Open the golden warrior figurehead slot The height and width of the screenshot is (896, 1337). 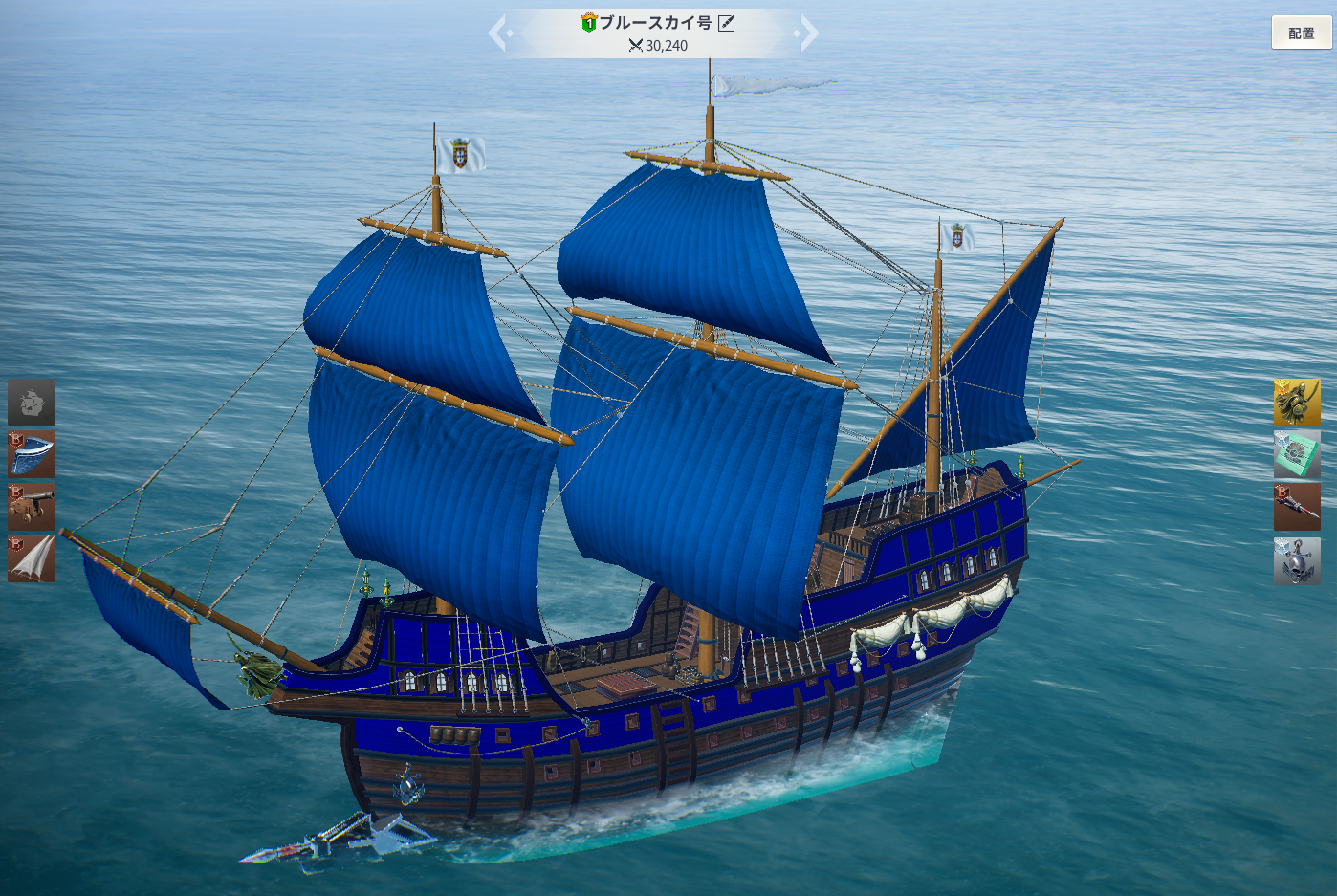[x=1297, y=403]
